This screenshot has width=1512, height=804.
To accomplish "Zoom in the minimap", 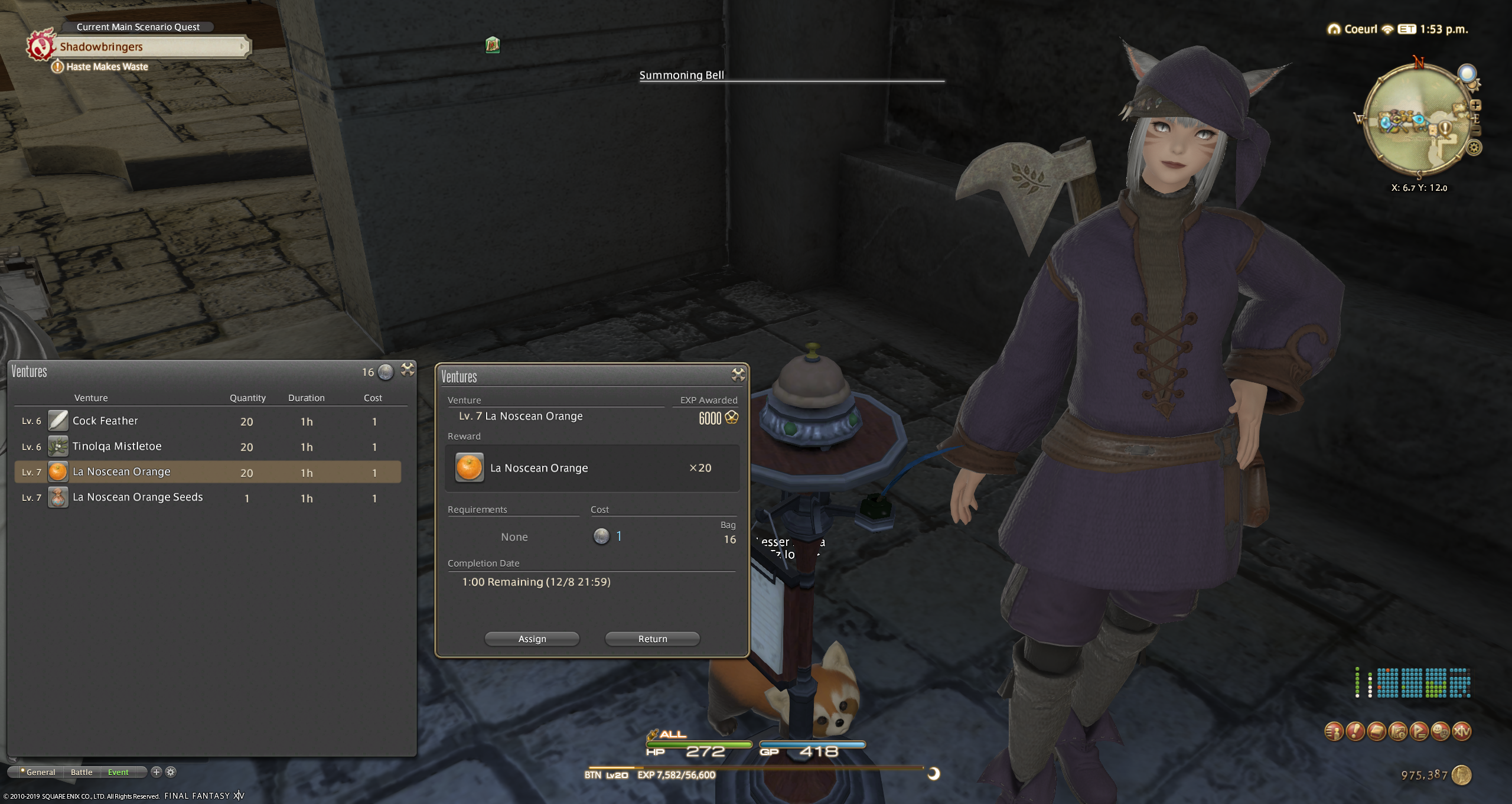I will [x=1475, y=105].
